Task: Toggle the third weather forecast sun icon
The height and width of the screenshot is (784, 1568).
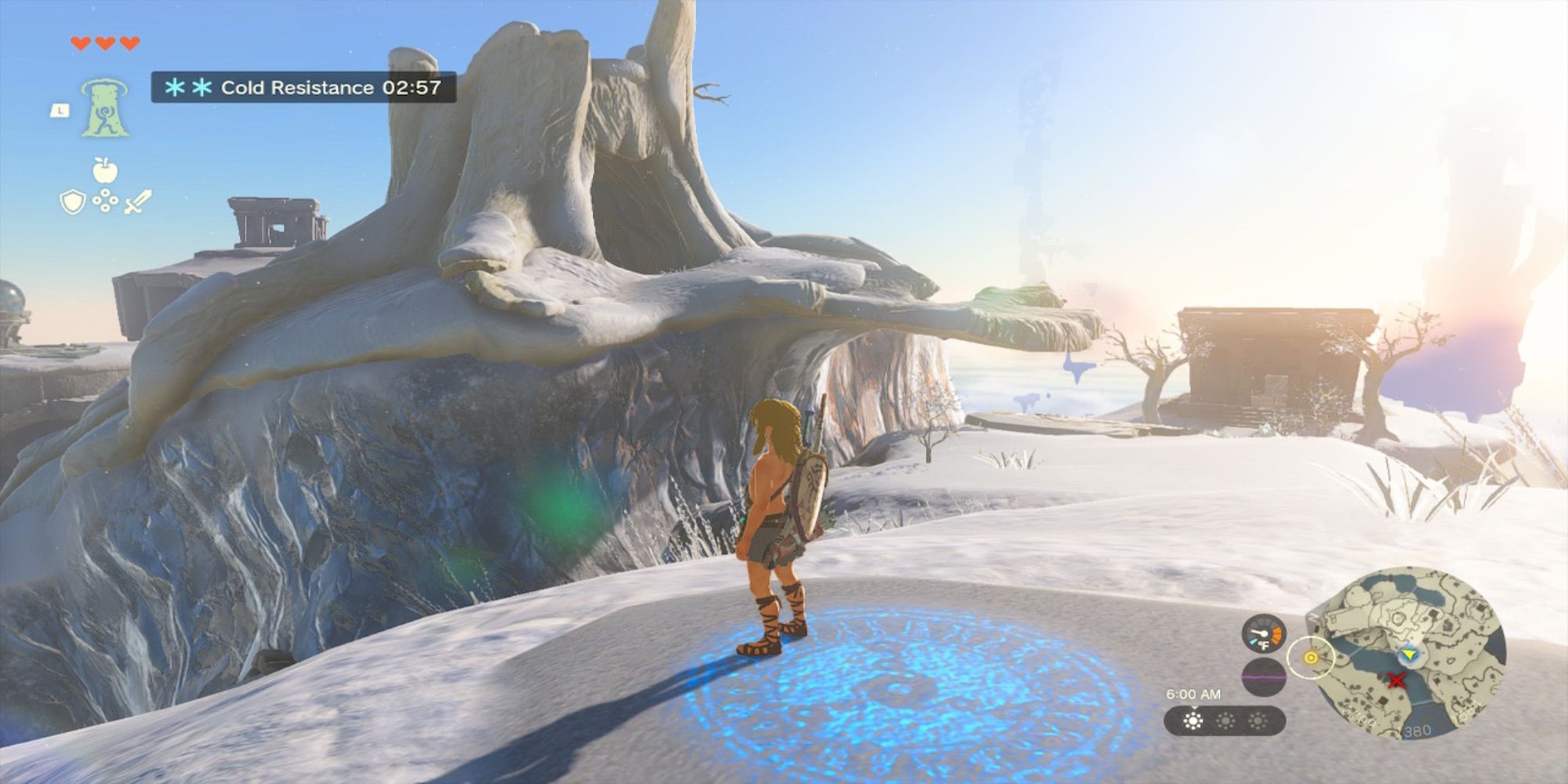Action: pyautogui.click(x=1258, y=720)
